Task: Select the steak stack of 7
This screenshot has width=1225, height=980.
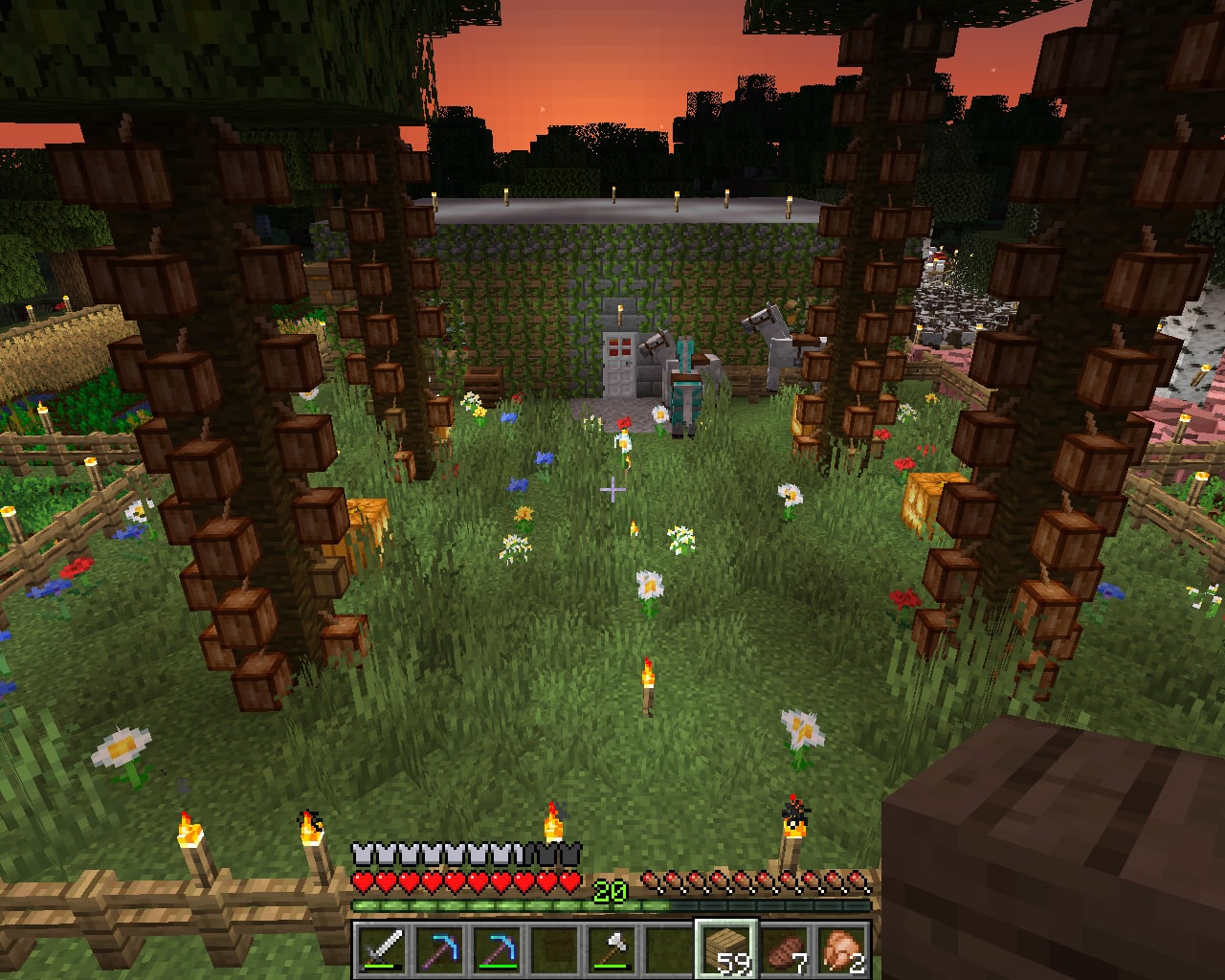Action: (x=784, y=949)
